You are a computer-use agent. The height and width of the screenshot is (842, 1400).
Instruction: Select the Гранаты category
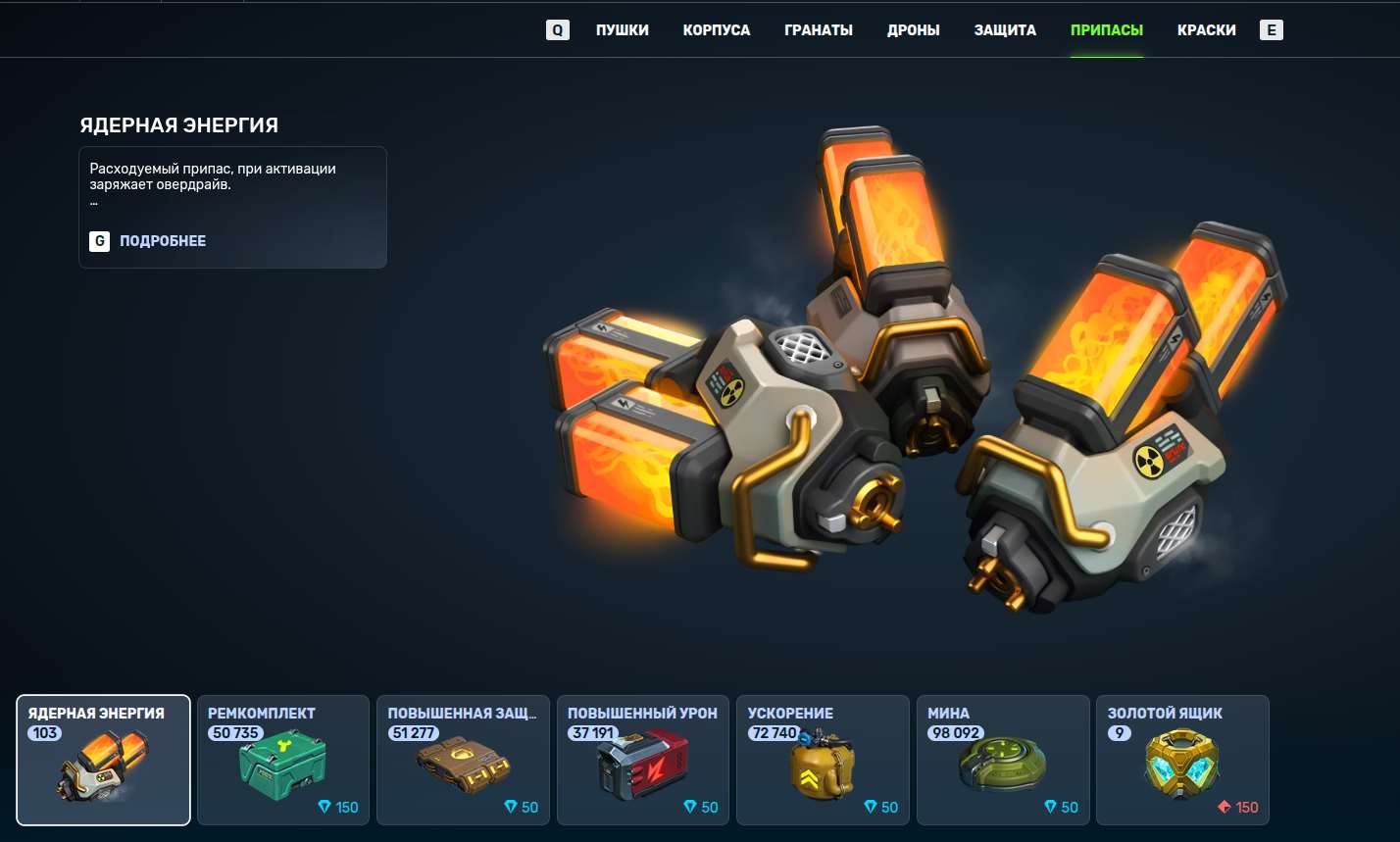[818, 30]
